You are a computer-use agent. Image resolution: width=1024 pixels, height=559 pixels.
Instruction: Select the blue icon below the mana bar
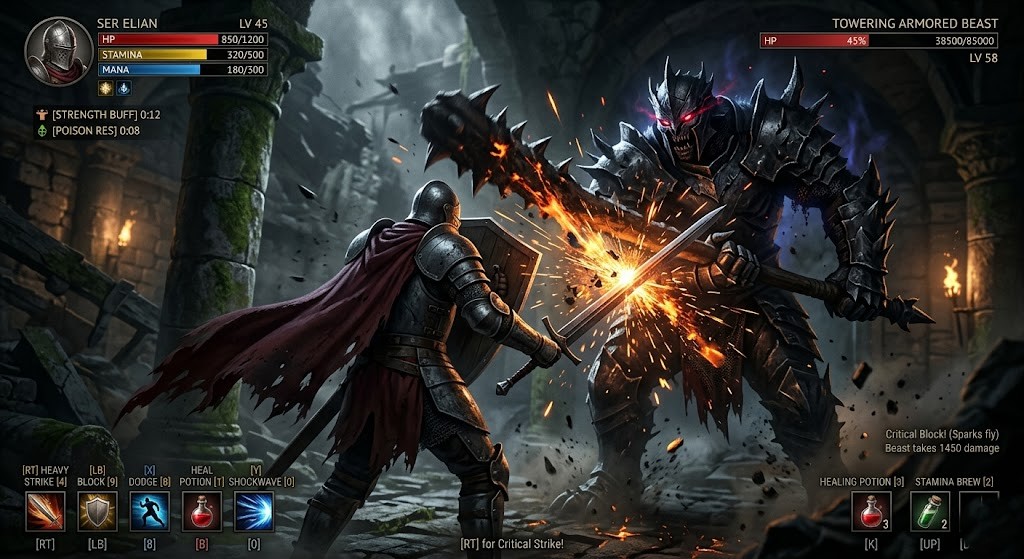pyautogui.click(x=122, y=88)
